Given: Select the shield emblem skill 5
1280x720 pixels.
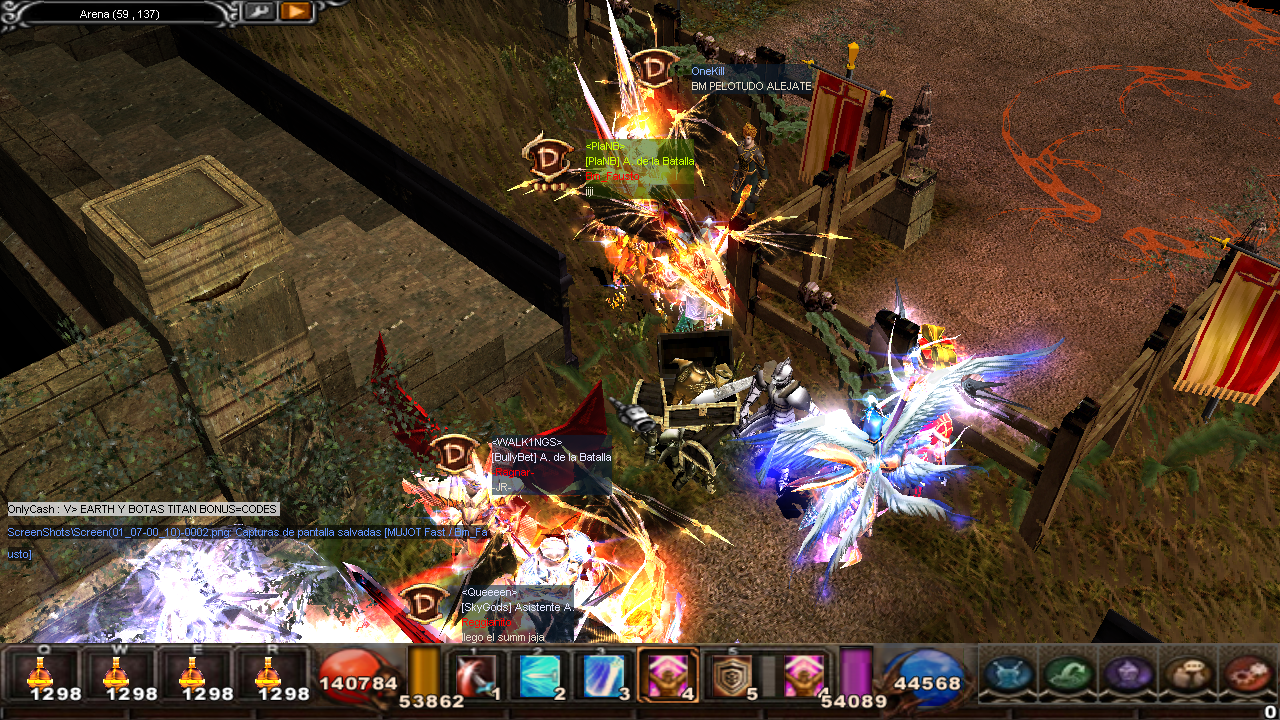Looking at the screenshot, I should coord(732,676).
